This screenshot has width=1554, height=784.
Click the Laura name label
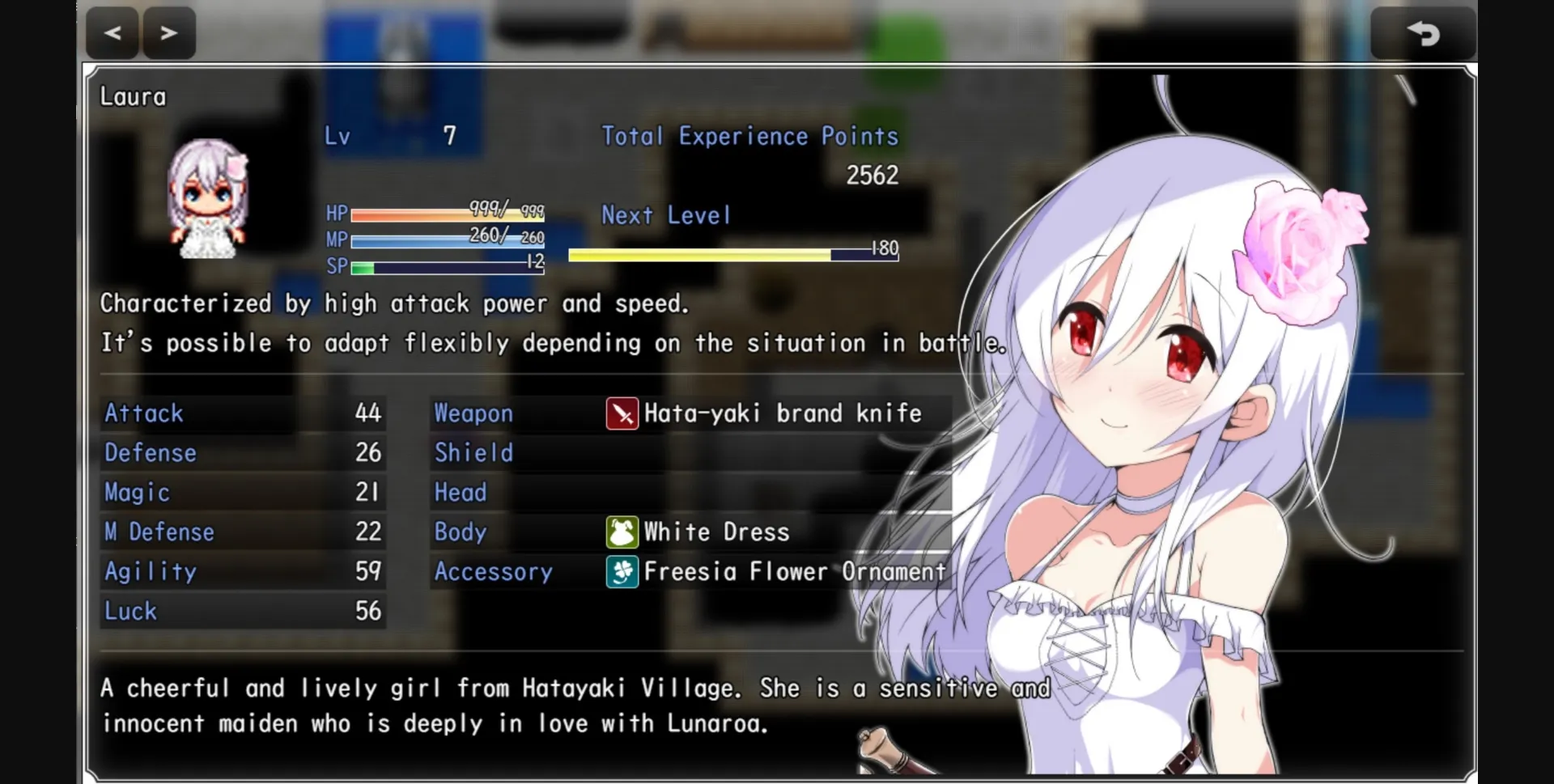click(x=133, y=96)
